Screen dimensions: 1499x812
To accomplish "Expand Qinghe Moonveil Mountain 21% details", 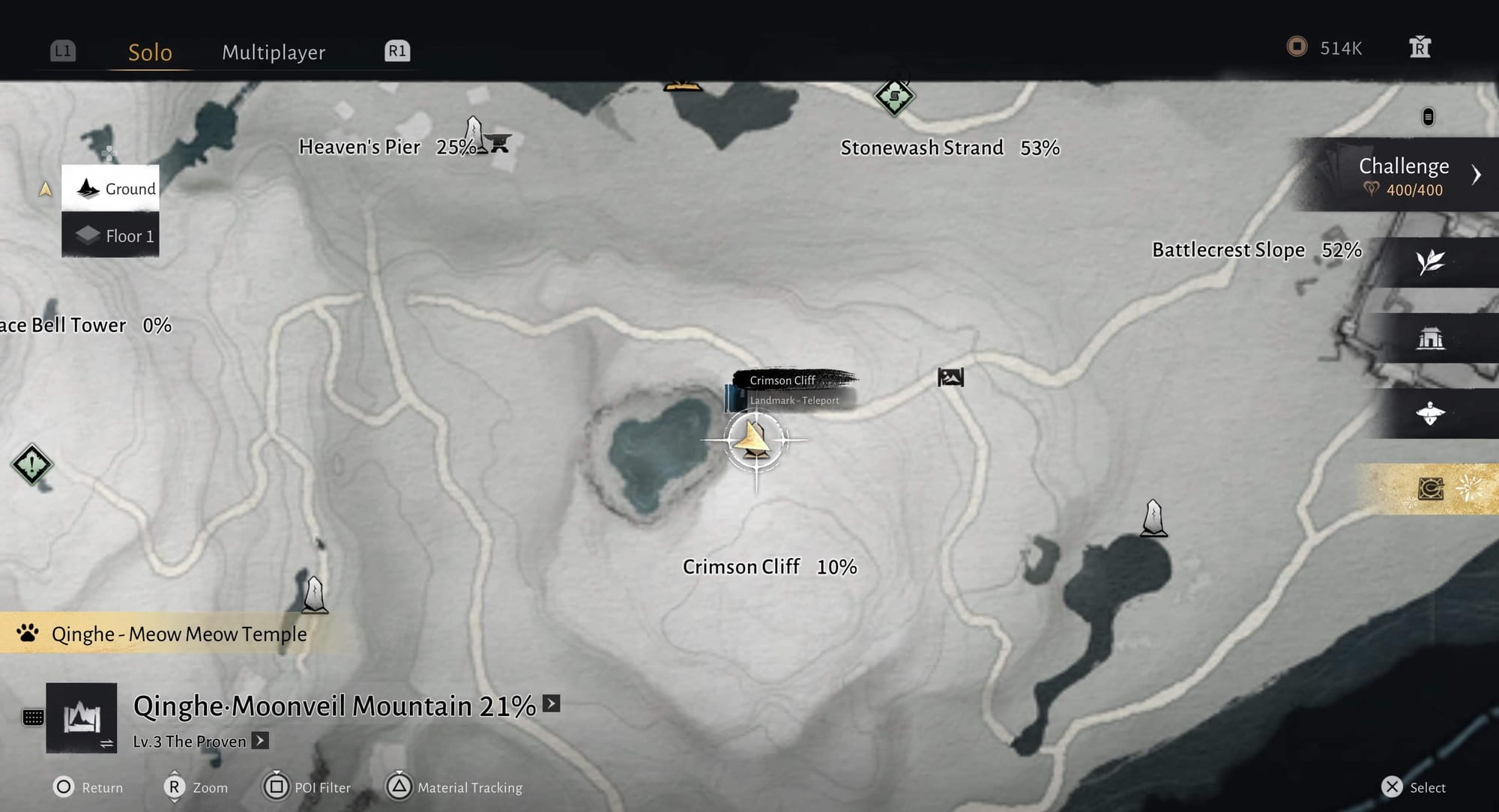I will (552, 703).
